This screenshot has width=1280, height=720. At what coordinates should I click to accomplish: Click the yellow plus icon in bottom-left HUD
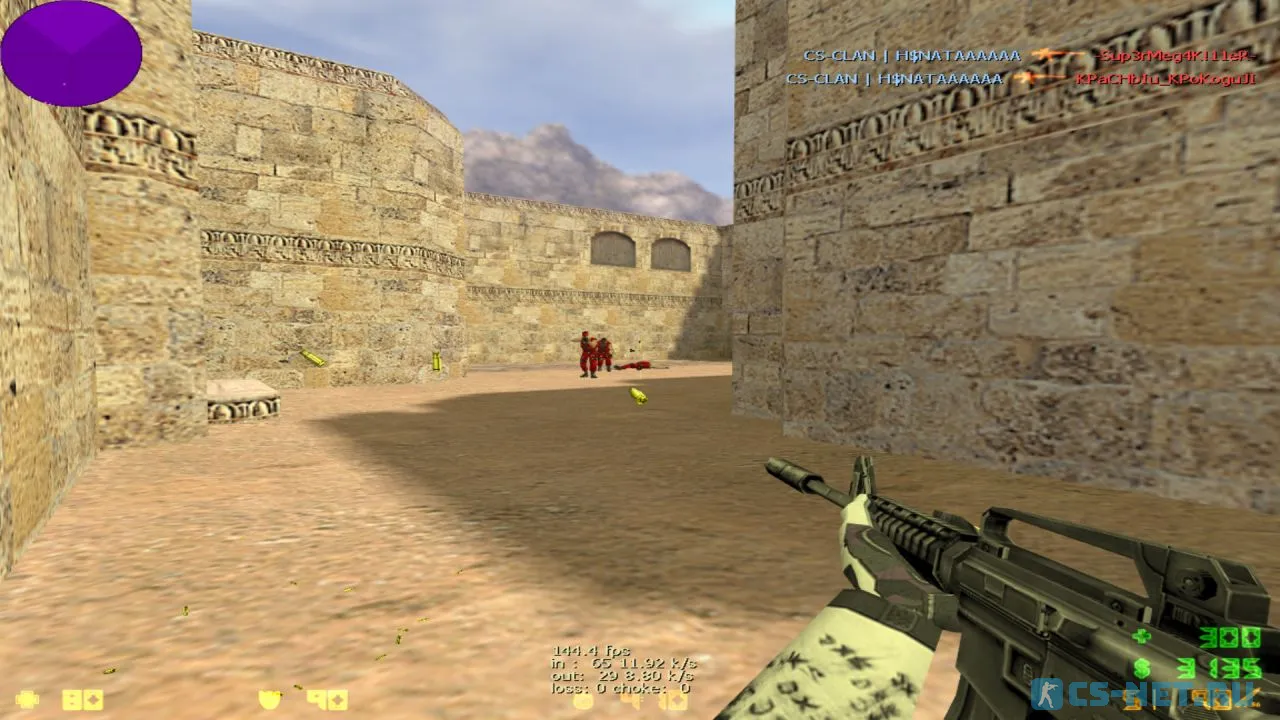pos(27,699)
